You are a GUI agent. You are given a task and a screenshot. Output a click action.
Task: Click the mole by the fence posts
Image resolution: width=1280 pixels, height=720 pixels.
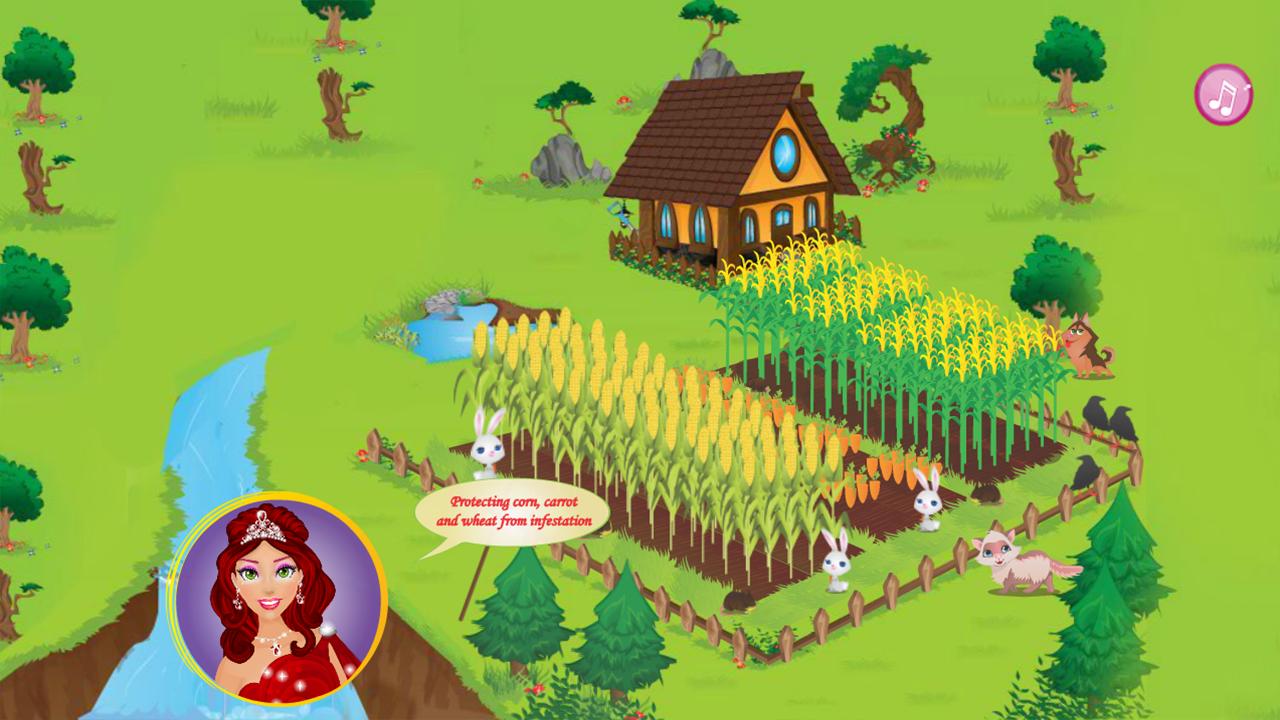(x=740, y=600)
